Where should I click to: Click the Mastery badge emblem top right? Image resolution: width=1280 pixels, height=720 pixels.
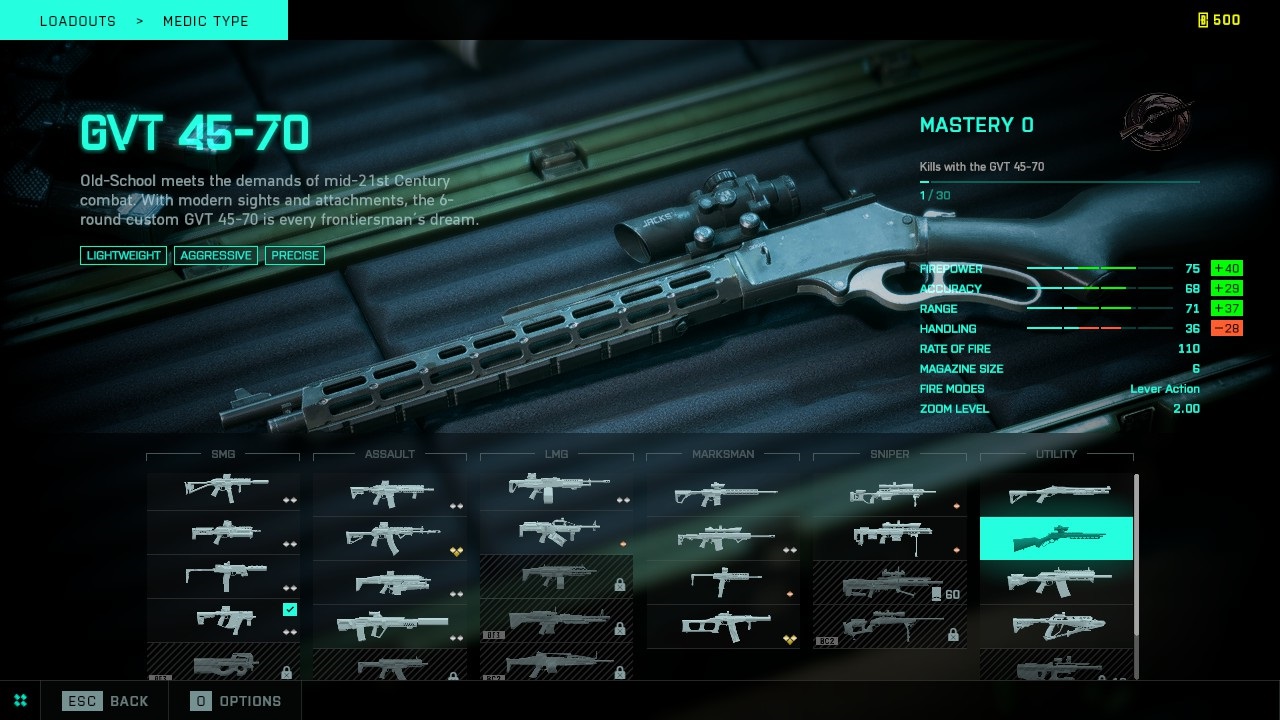[1157, 121]
